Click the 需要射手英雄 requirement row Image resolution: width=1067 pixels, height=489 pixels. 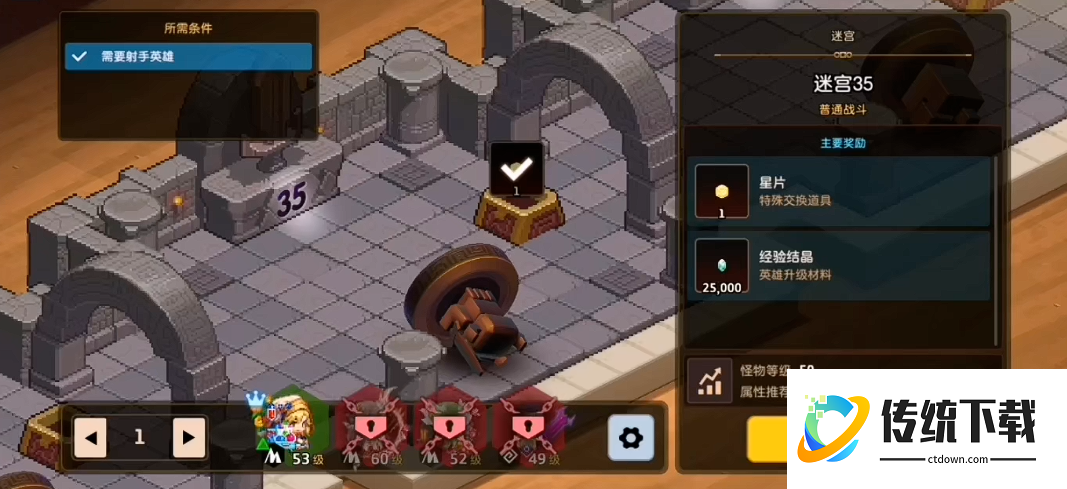pyautogui.click(x=189, y=57)
